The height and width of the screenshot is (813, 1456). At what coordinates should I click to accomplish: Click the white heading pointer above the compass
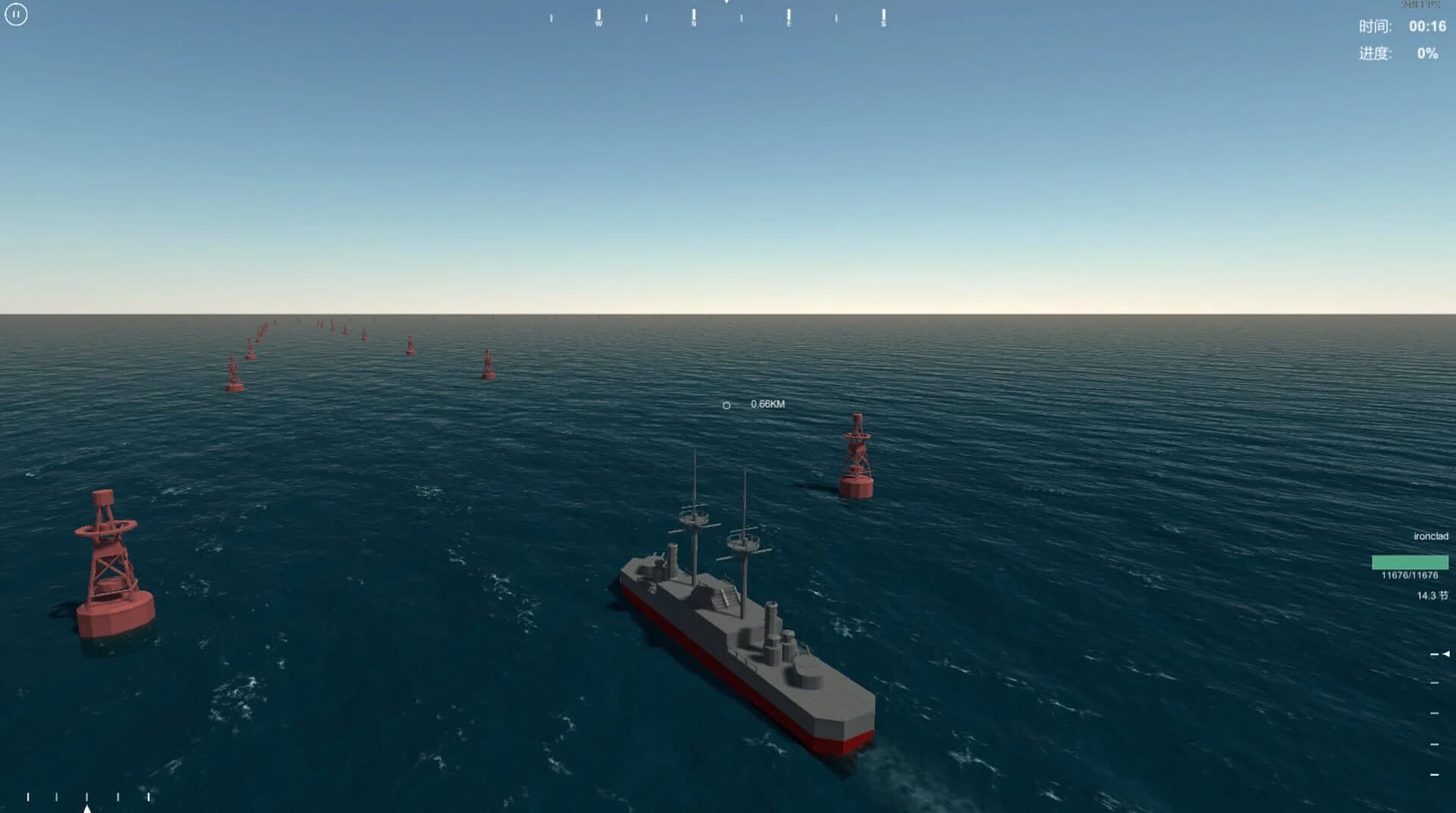click(x=726, y=3)
